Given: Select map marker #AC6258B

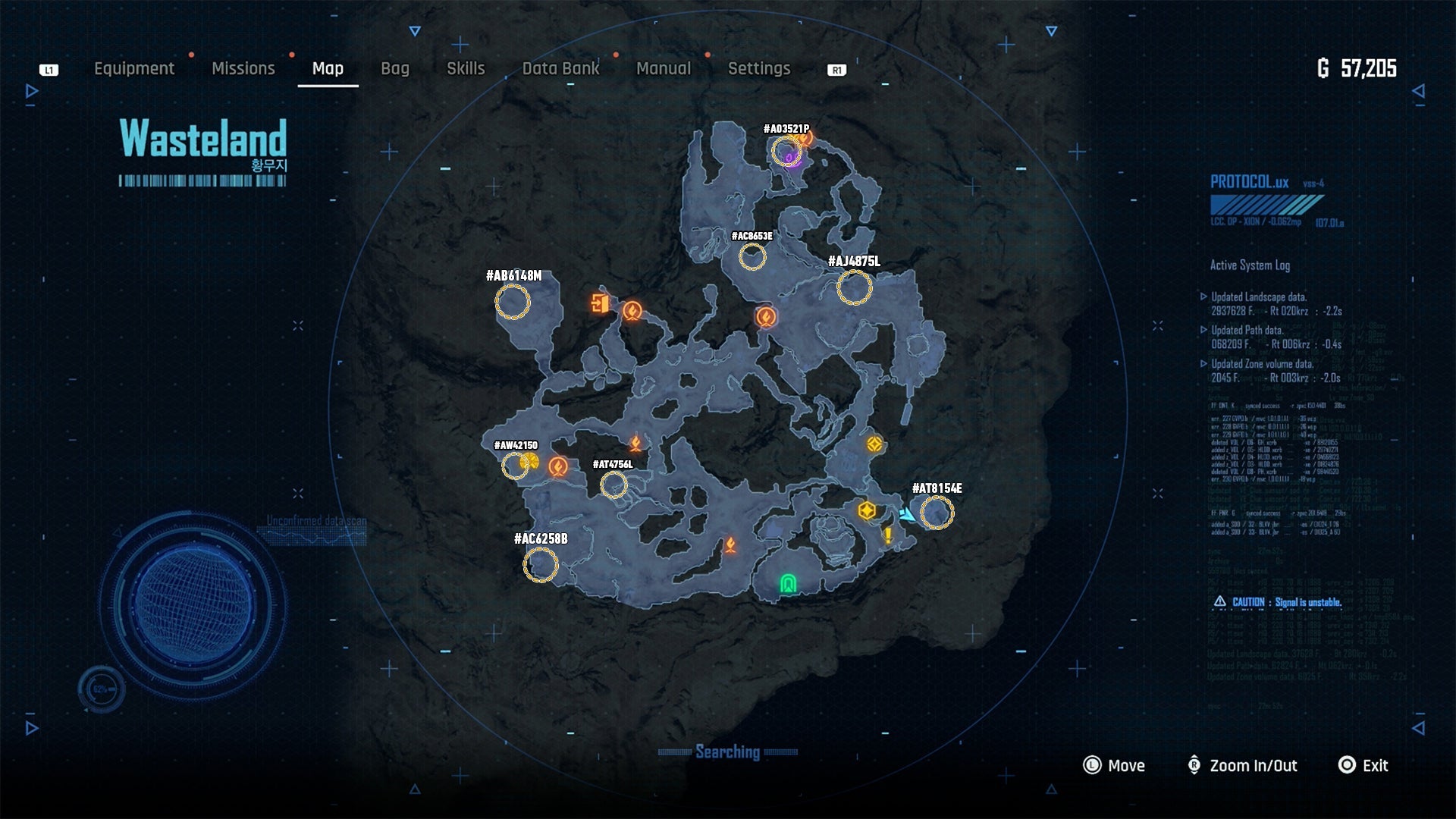Looking at the screenshot, I should click(x=541, y=565).
